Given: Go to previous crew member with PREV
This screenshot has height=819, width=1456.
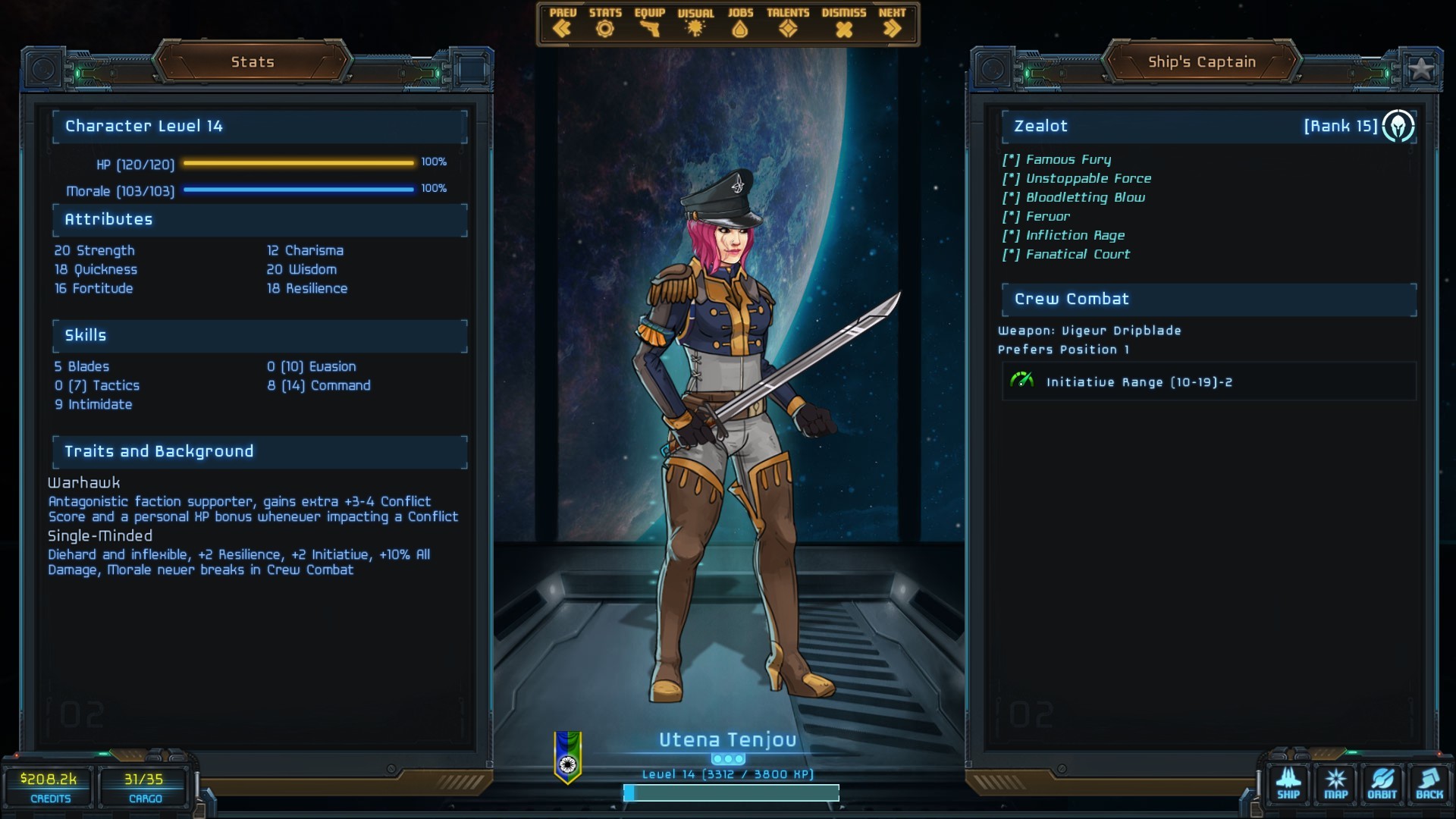Looking at the screenshot, I should (562, 24).
